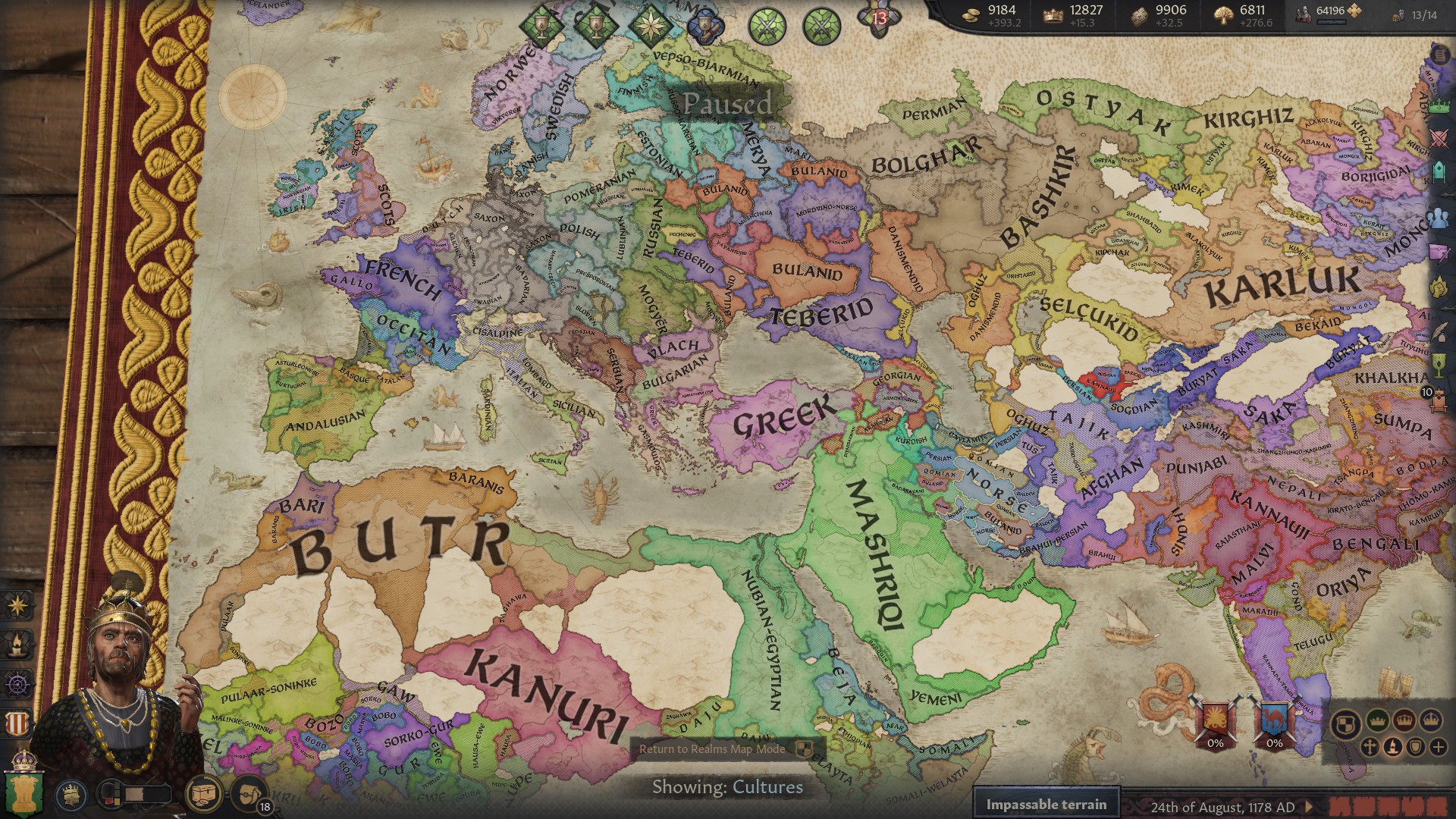Open the council panel via people icon
The height and width of the screenshot is (819, 1456).
tap(1439, 218)
